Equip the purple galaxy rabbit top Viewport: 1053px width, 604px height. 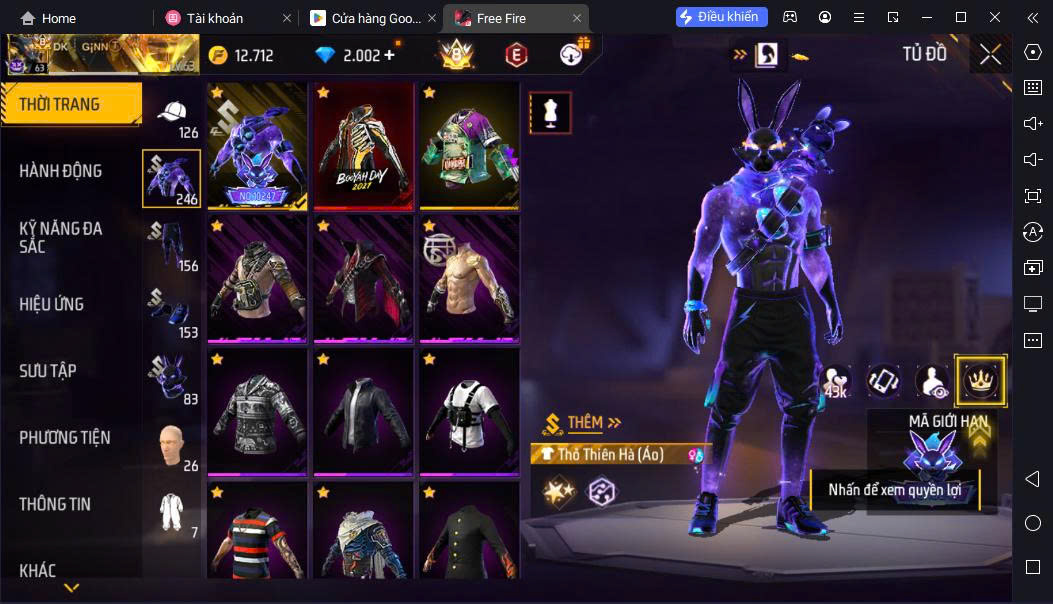tap(257, 146)
